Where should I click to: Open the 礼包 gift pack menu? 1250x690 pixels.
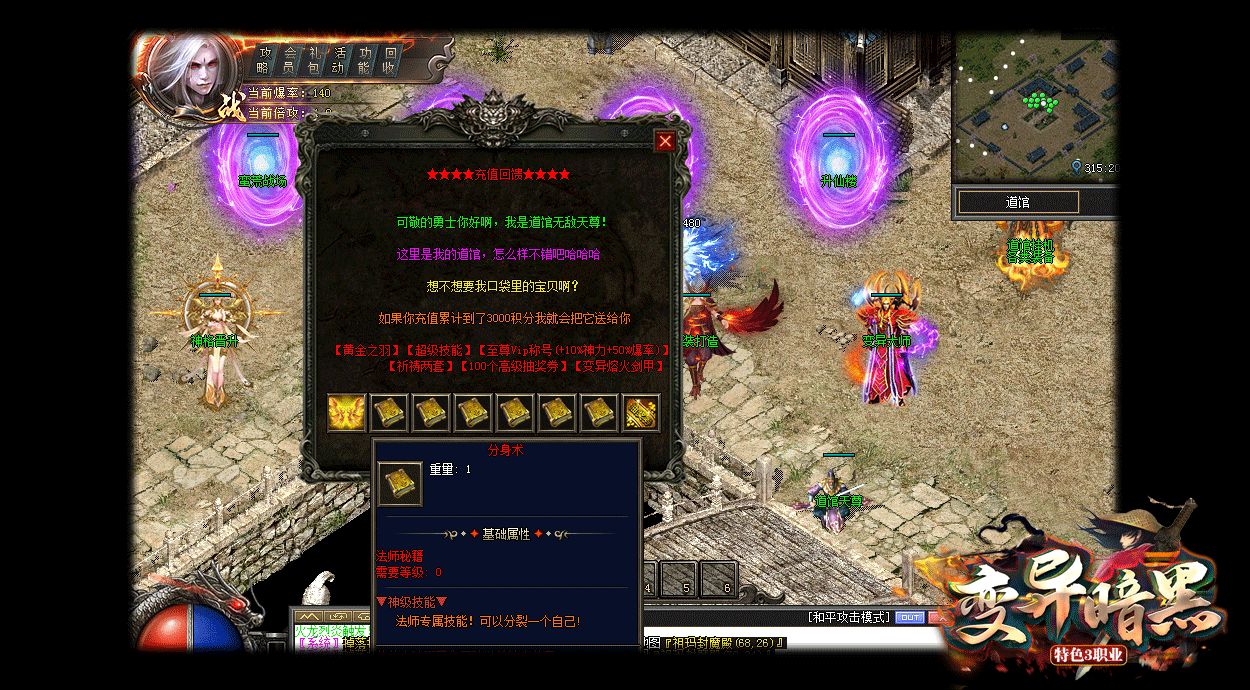click(x=314, y=60)
